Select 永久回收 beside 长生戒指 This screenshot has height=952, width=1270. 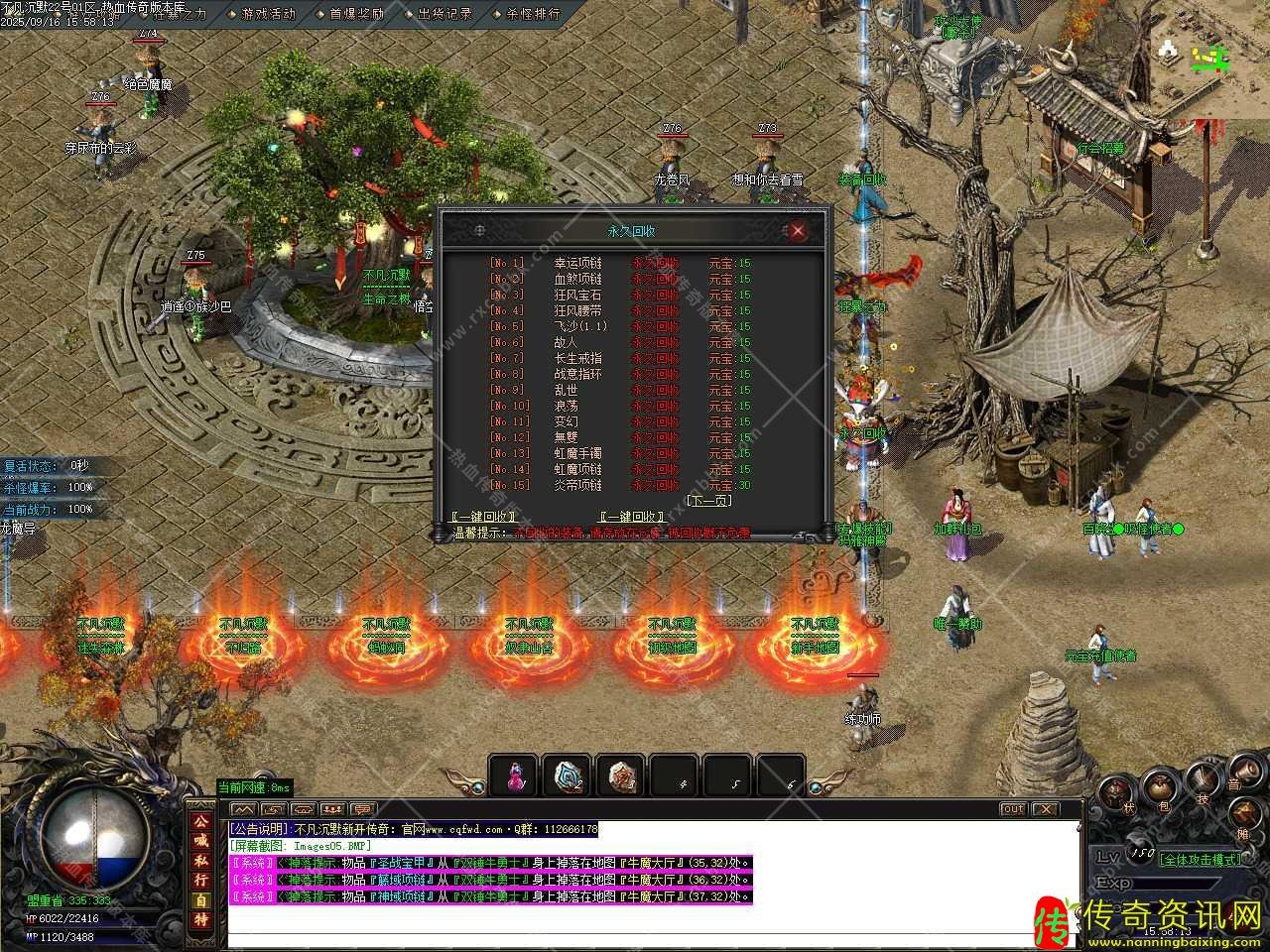click(x=656, y=358)
